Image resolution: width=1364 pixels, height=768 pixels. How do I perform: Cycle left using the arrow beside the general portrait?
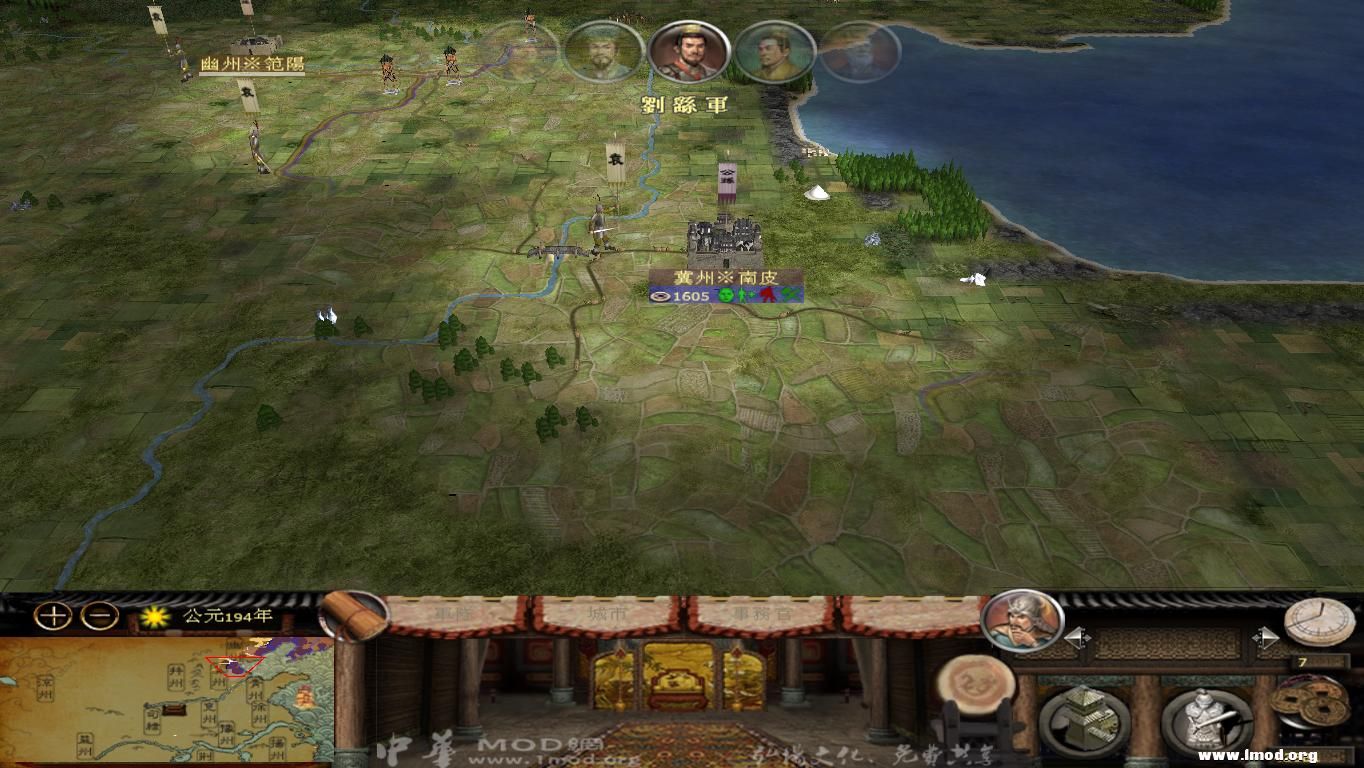pyautogui.click(x=1077, y=635)
